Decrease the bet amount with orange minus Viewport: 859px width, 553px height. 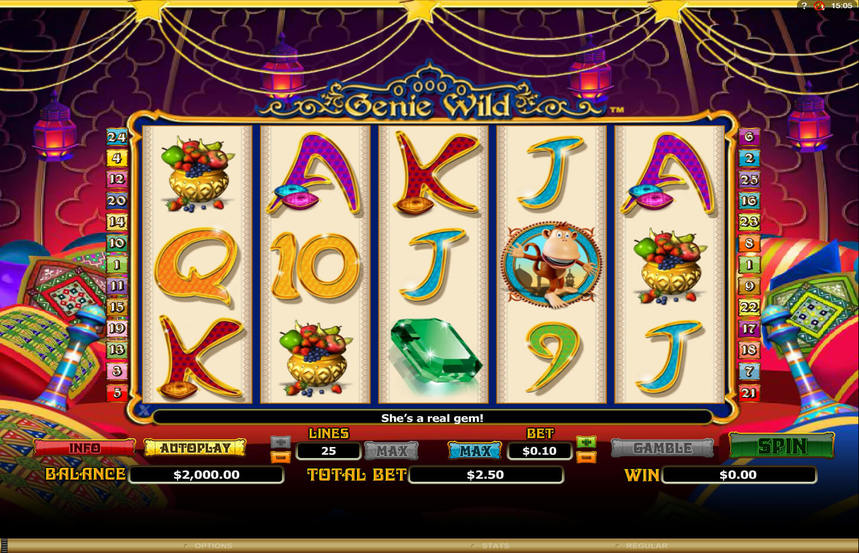pos(586,457)
